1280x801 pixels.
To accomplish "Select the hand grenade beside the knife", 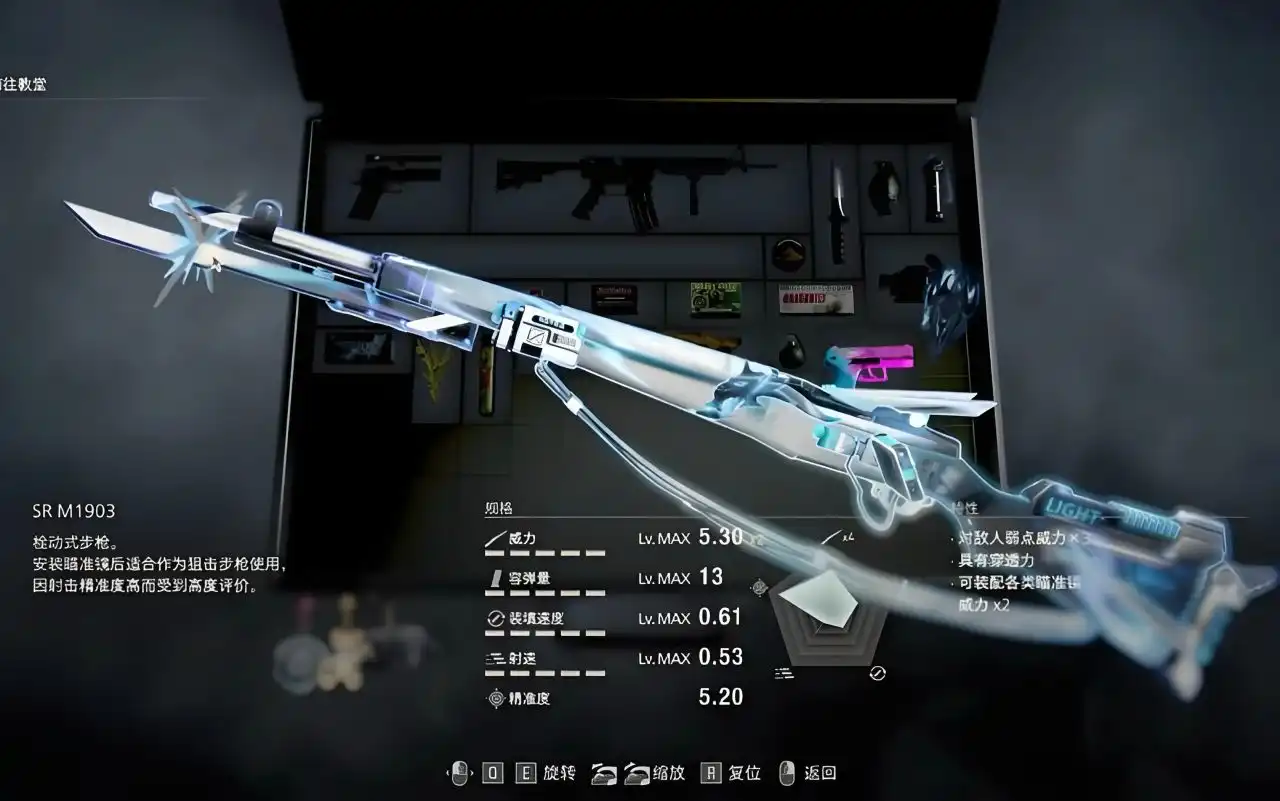I will coord(883,188).
